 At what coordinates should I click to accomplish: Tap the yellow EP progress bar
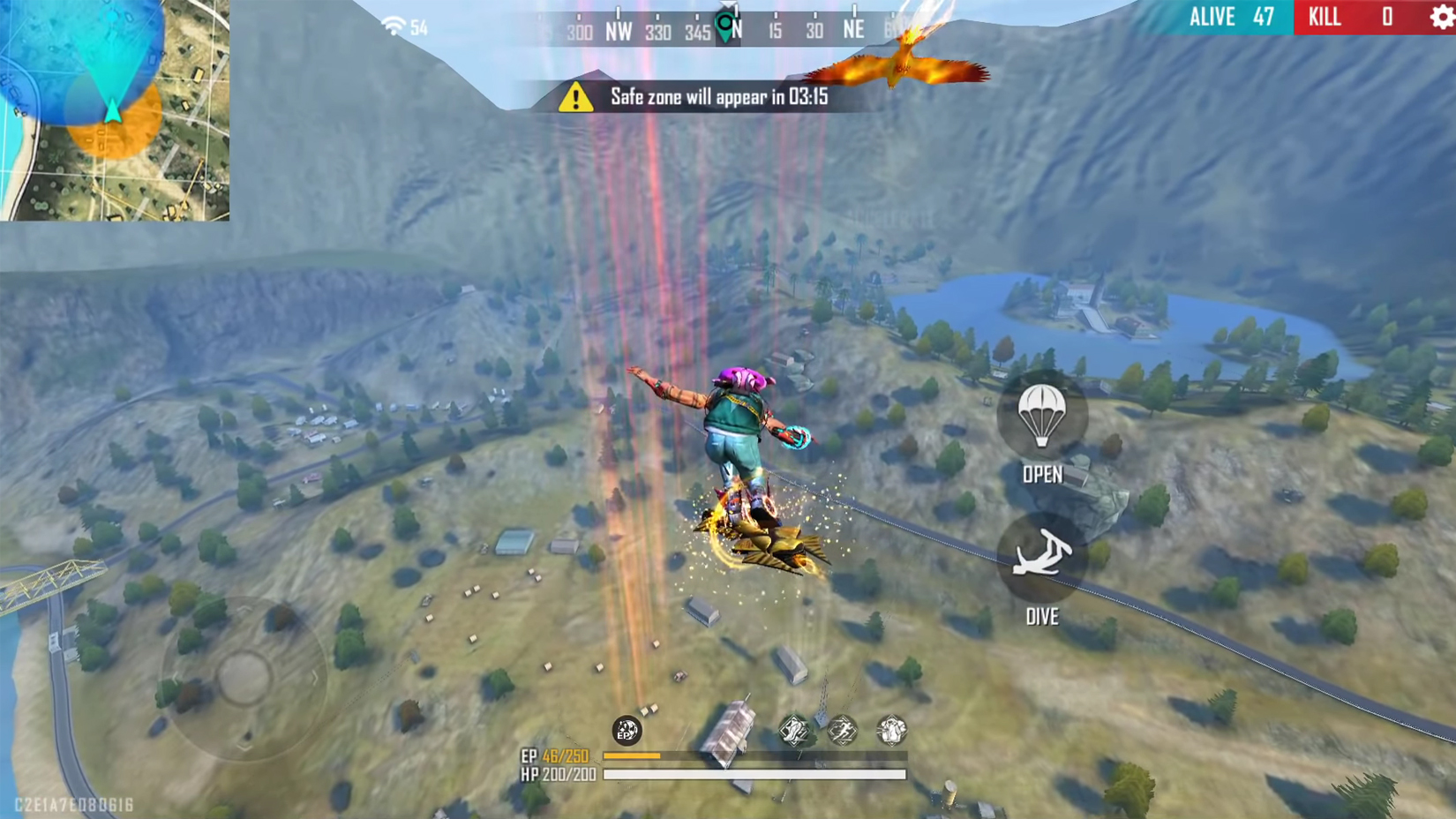click(632, 756)
